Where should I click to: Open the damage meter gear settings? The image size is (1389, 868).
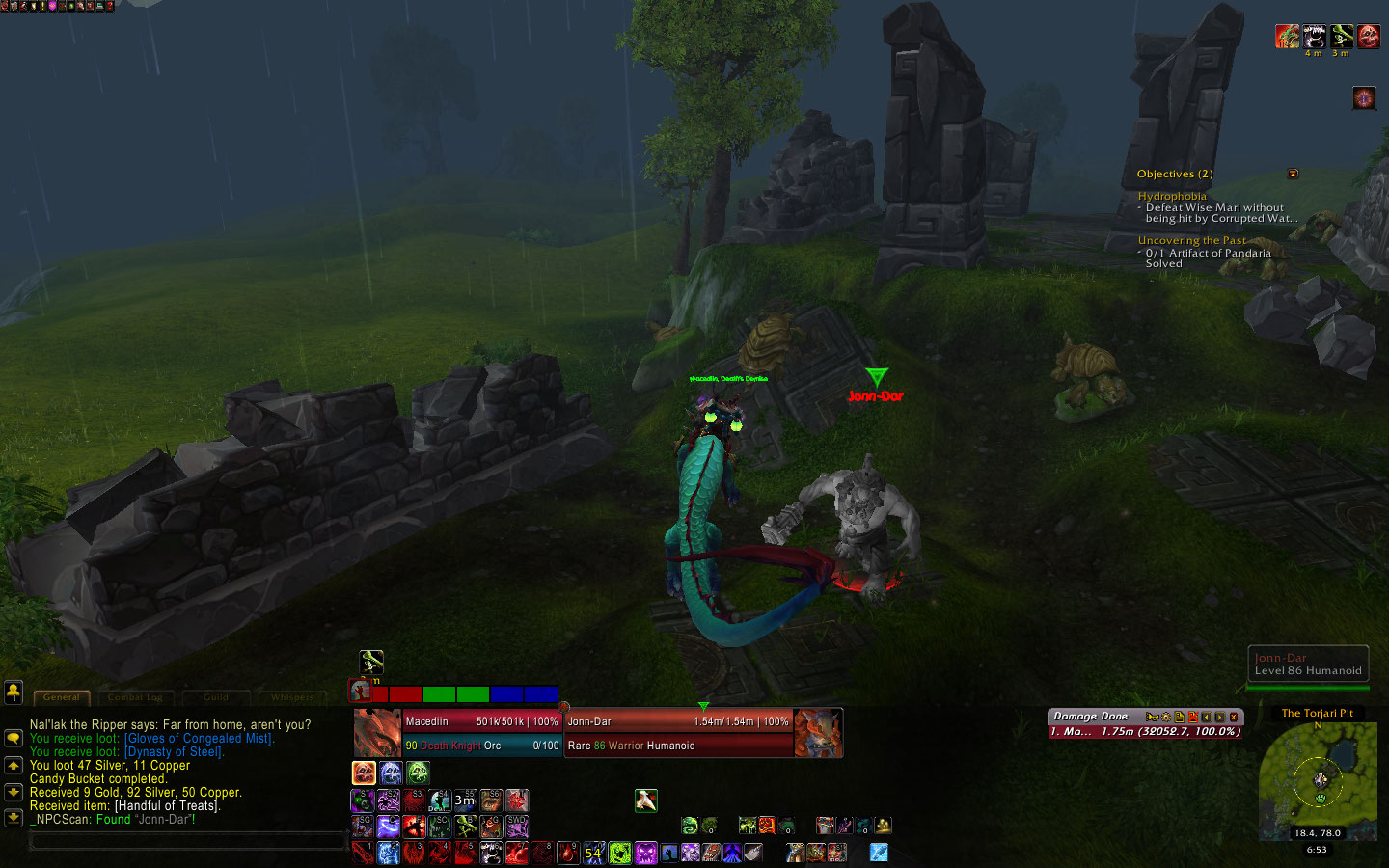coord(1165,717)
